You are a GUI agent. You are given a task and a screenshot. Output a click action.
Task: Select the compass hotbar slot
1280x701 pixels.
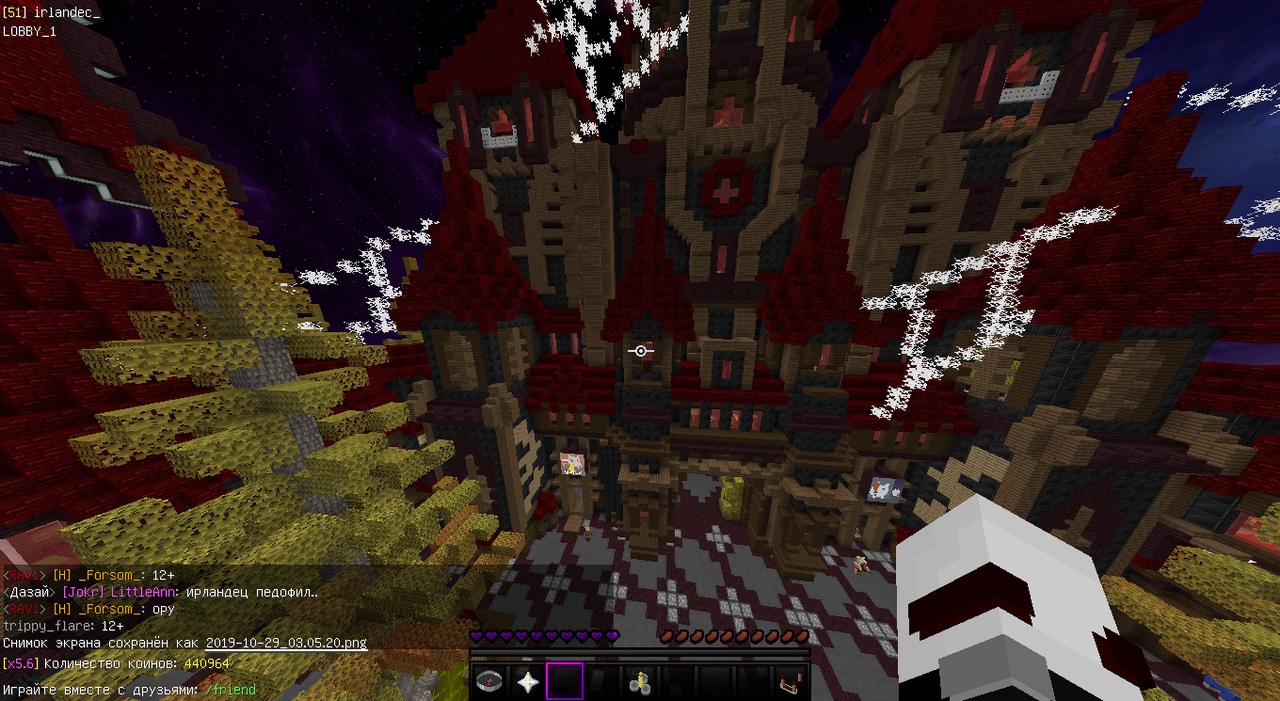(x=489, y=682)
